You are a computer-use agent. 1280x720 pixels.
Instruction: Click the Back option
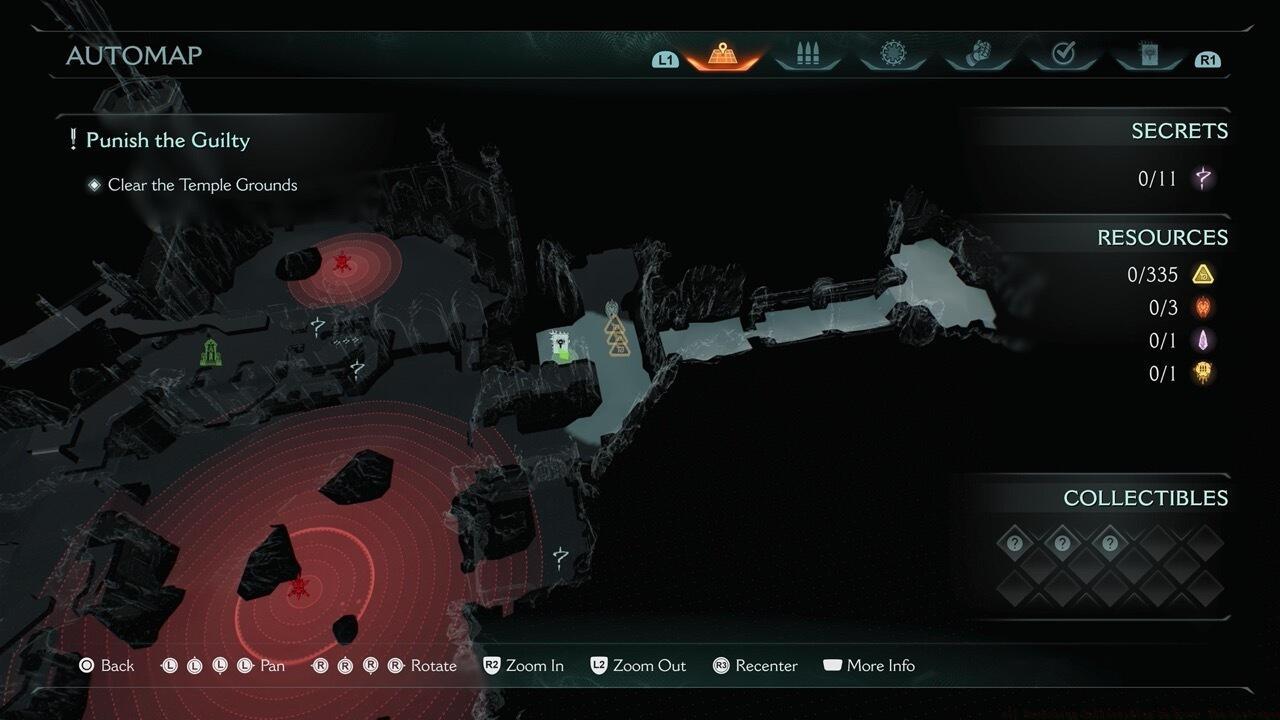pos(107,666)
